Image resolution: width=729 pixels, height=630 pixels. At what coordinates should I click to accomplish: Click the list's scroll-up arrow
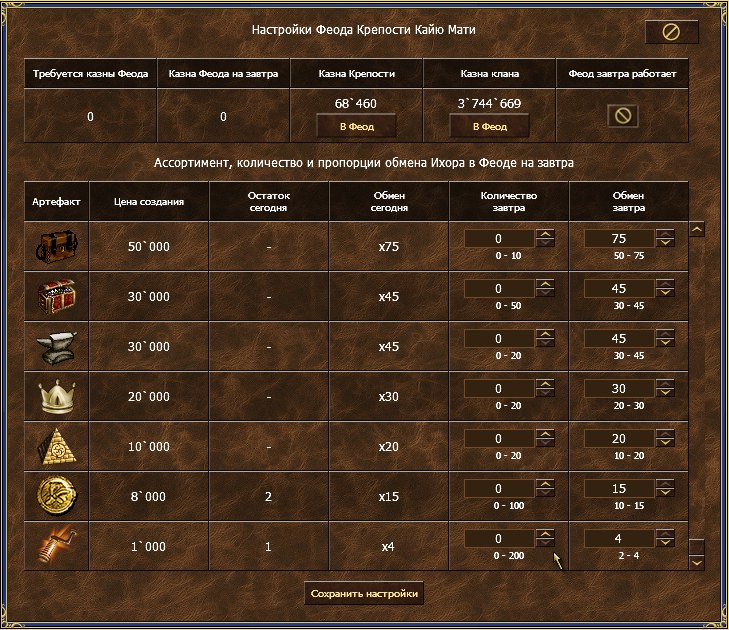[x=697, y=229]
